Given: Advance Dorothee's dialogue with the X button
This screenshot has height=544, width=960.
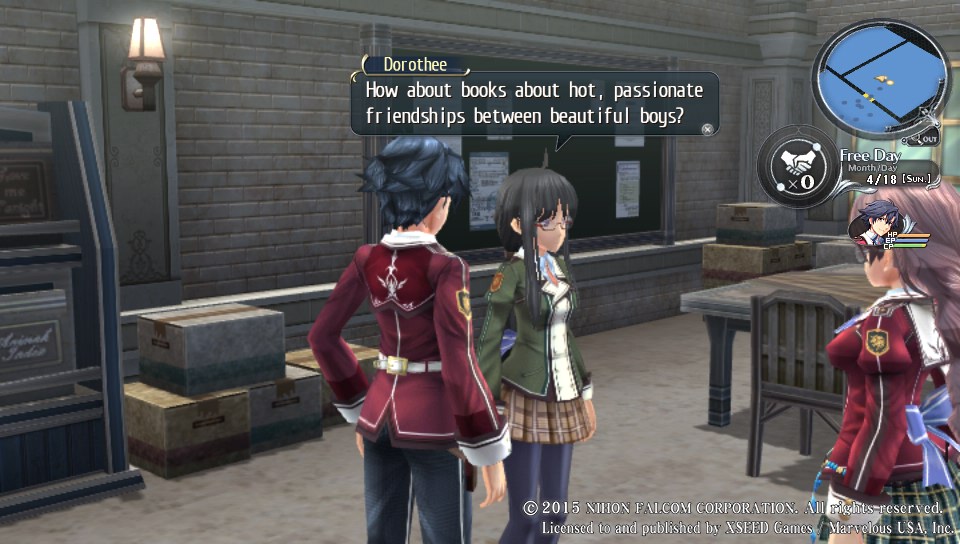Looking at the screenshot, I should tap(708, 128).
